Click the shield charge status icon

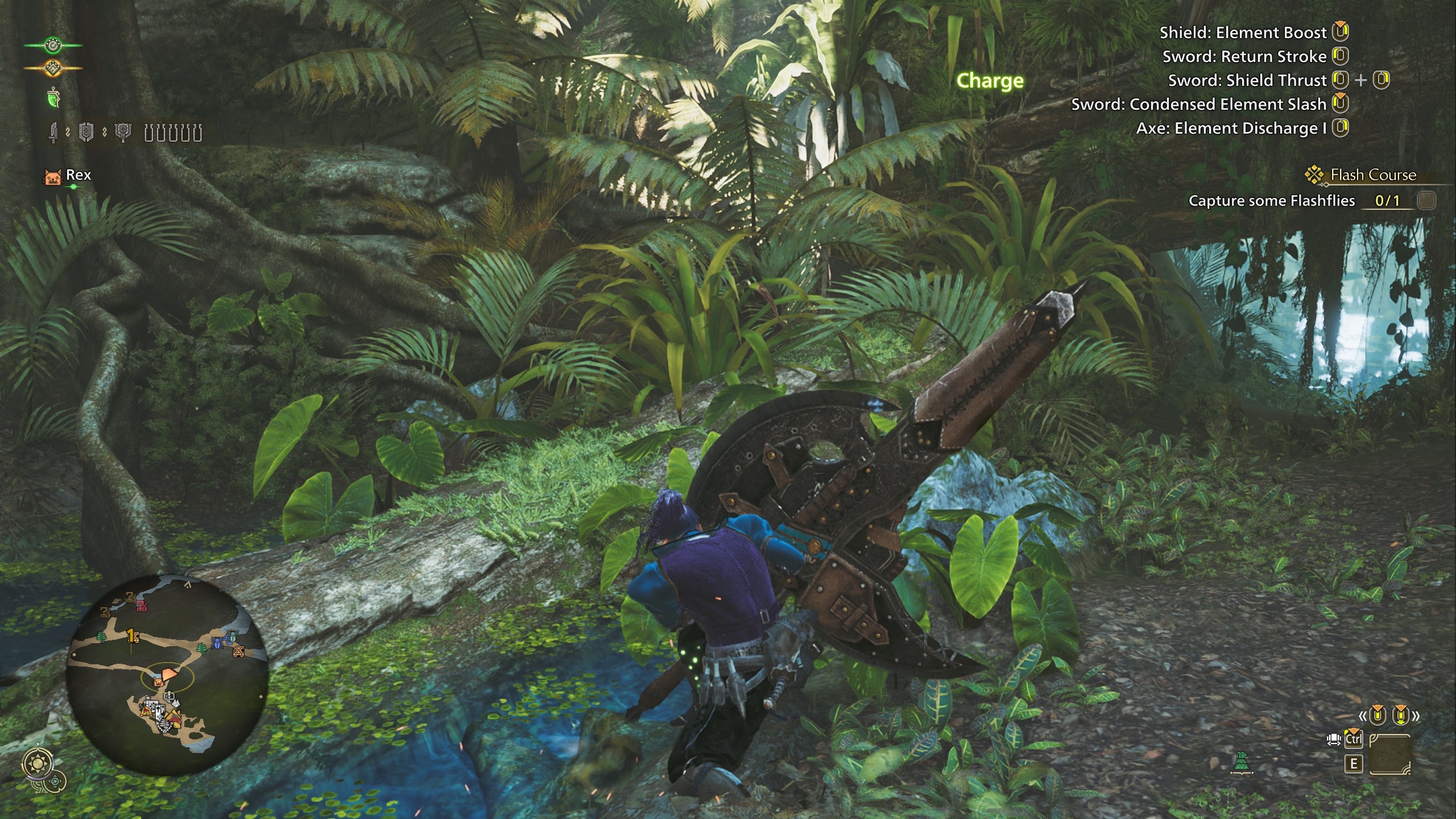click(x=86, y=133)
